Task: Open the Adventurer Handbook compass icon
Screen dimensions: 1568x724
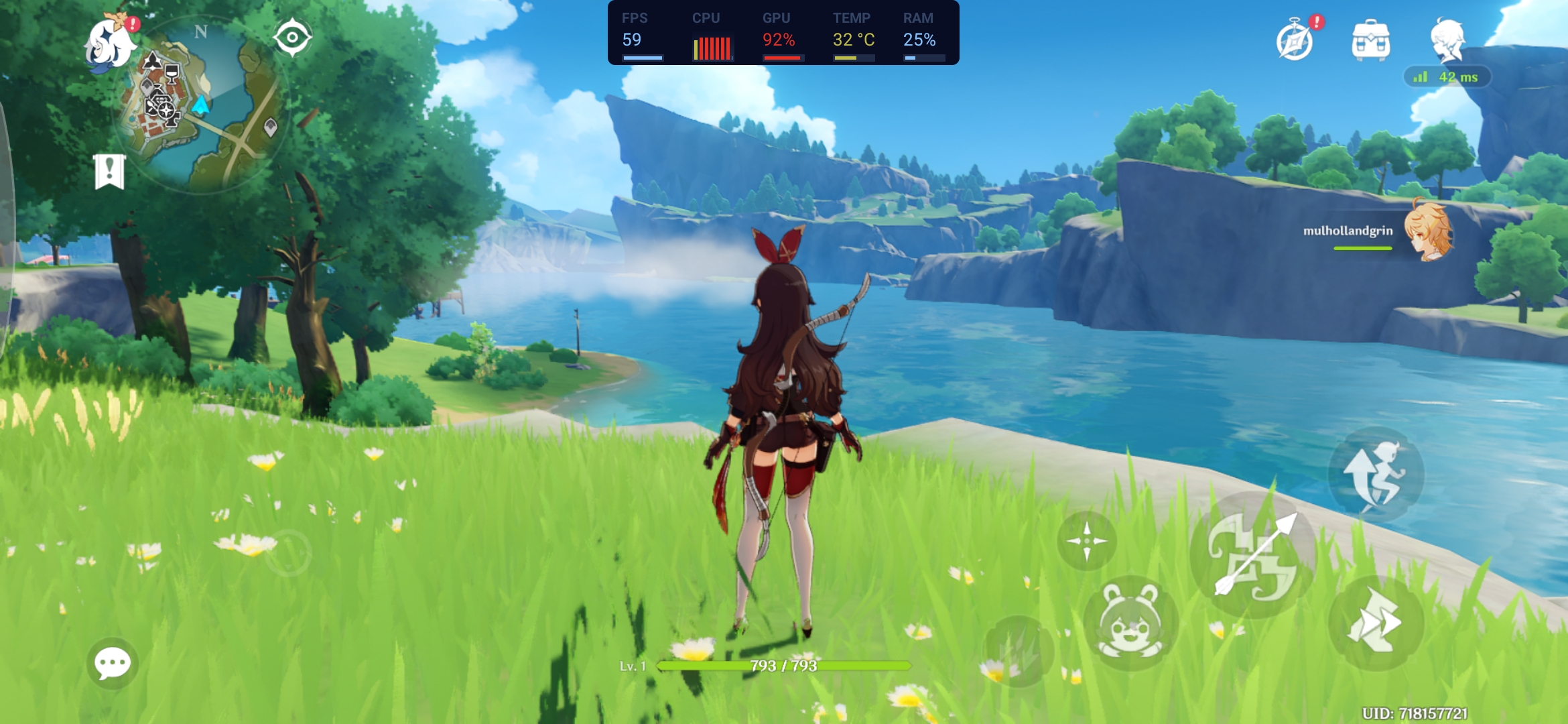Action: pos(1295,42)
